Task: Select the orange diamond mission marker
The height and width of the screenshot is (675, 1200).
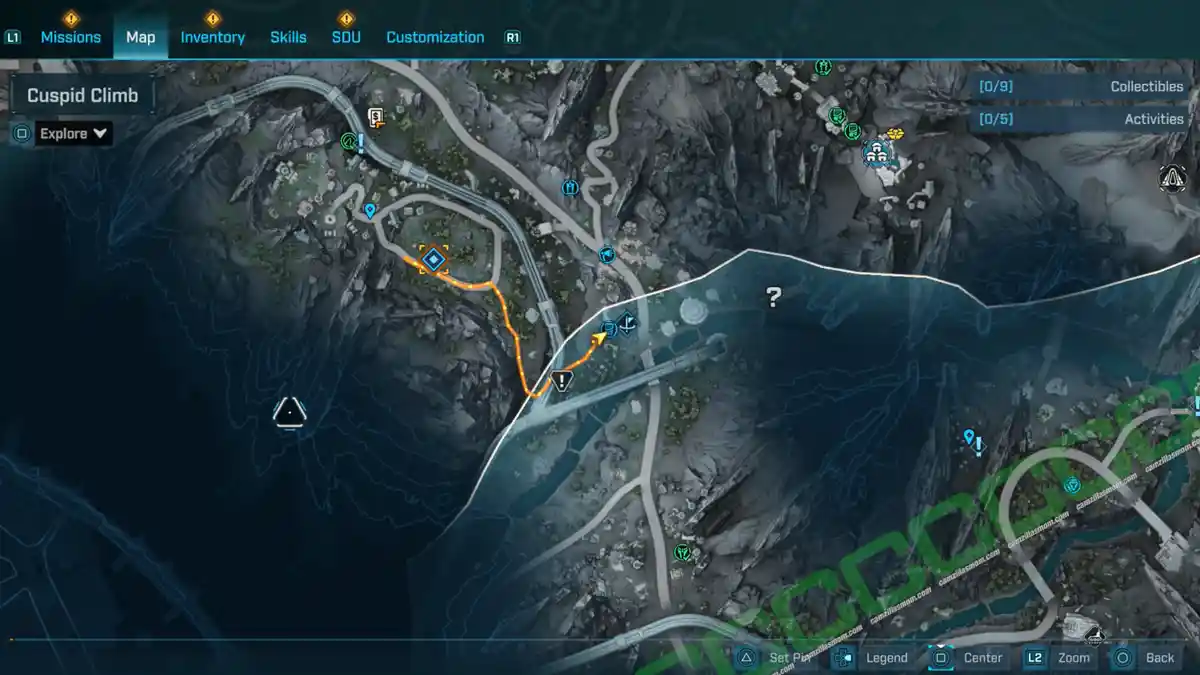Action: (x=433, y=260)
